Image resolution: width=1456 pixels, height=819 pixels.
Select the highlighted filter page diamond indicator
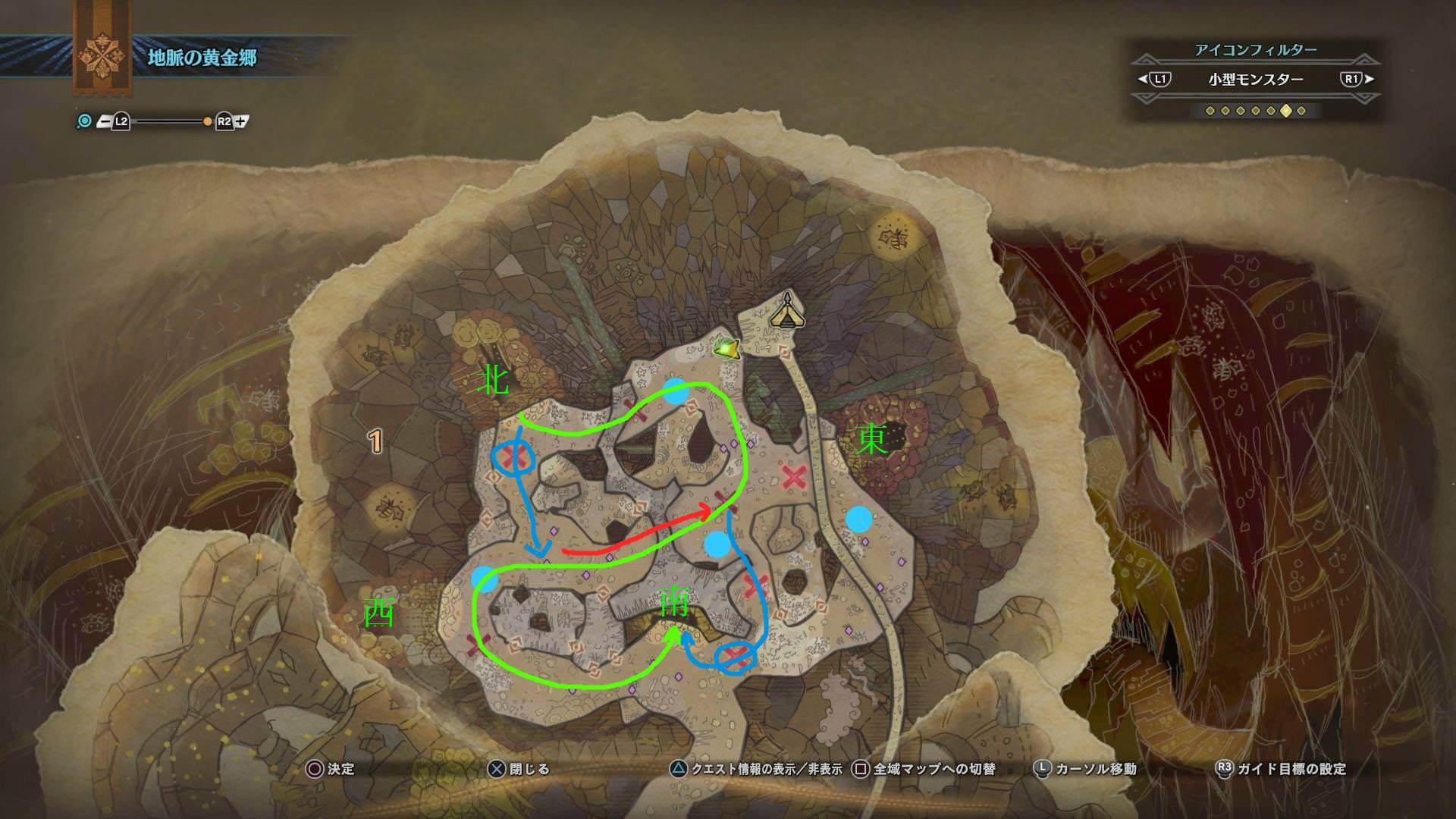[1285, 111]
